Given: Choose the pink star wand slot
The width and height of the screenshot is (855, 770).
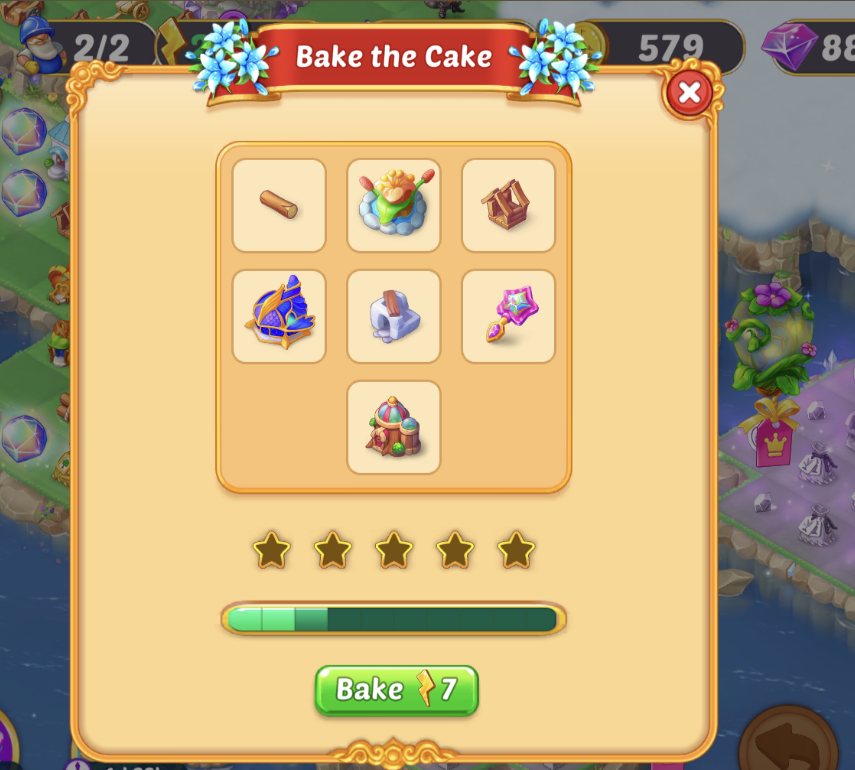Looking at the screenshot, I should tap(508, 316).
